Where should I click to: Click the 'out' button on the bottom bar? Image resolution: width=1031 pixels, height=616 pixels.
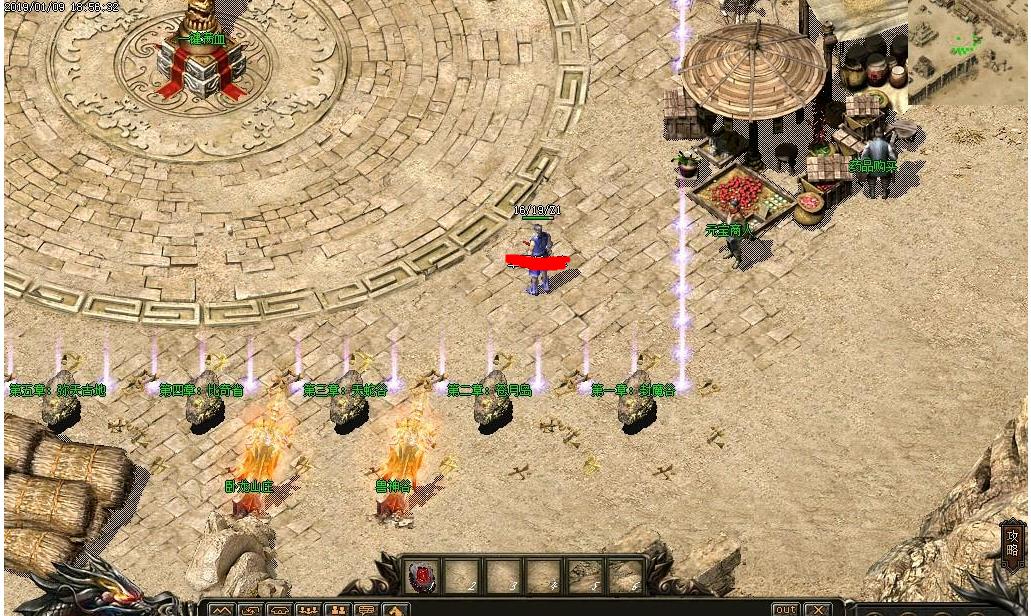[x=786, y=609]
